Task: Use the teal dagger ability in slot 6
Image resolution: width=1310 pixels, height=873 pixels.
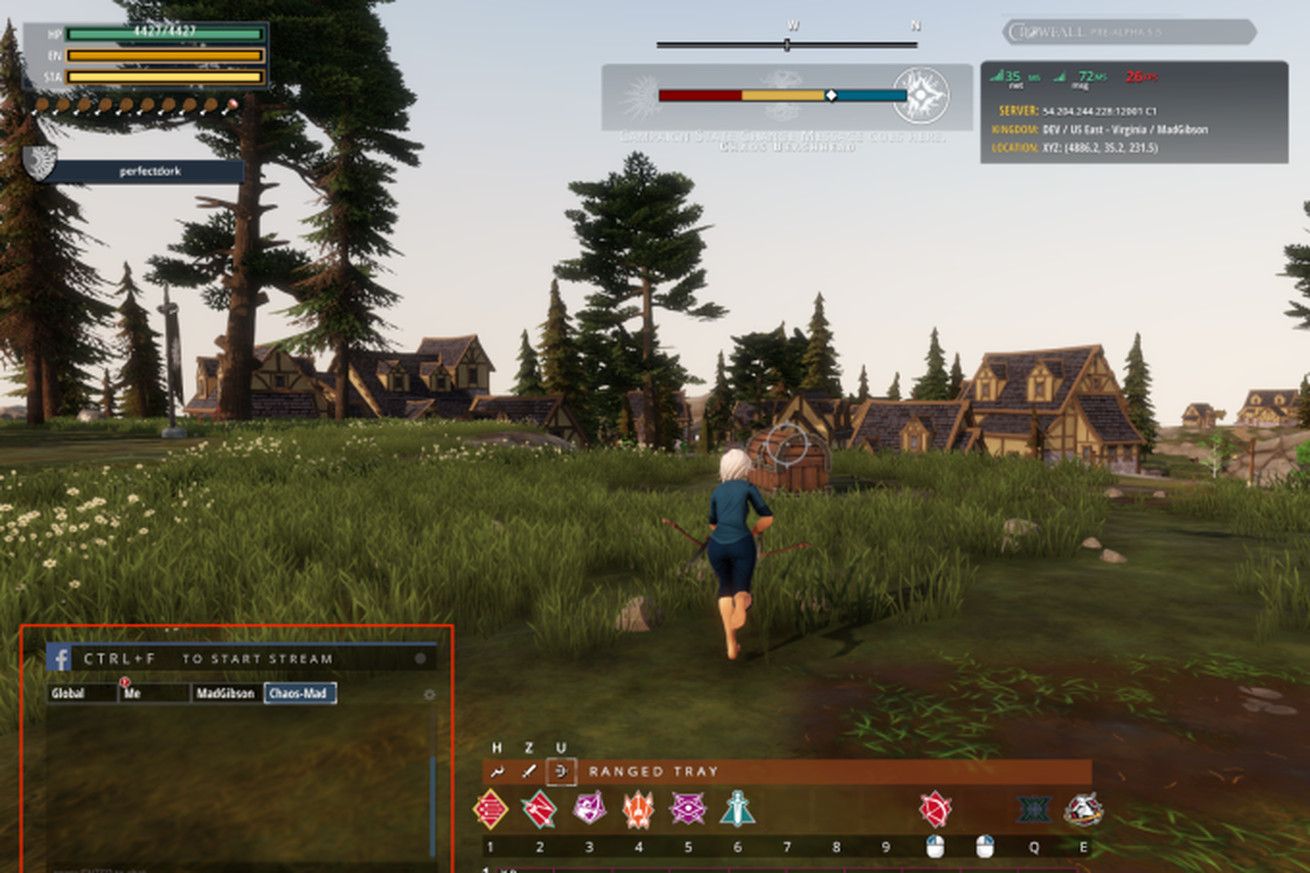Action: point(737,808)
